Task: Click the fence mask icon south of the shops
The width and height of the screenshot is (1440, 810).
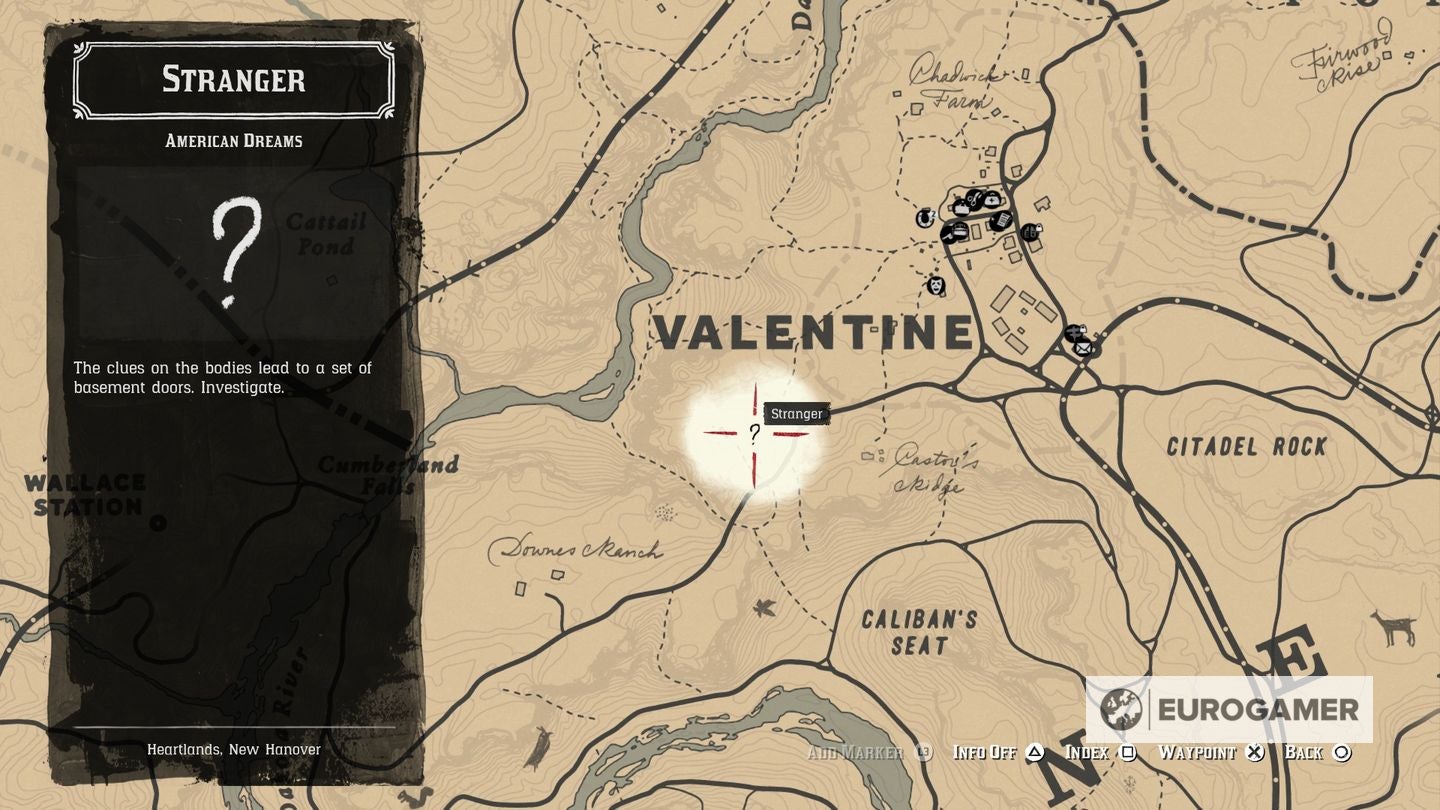Action: 934,286
